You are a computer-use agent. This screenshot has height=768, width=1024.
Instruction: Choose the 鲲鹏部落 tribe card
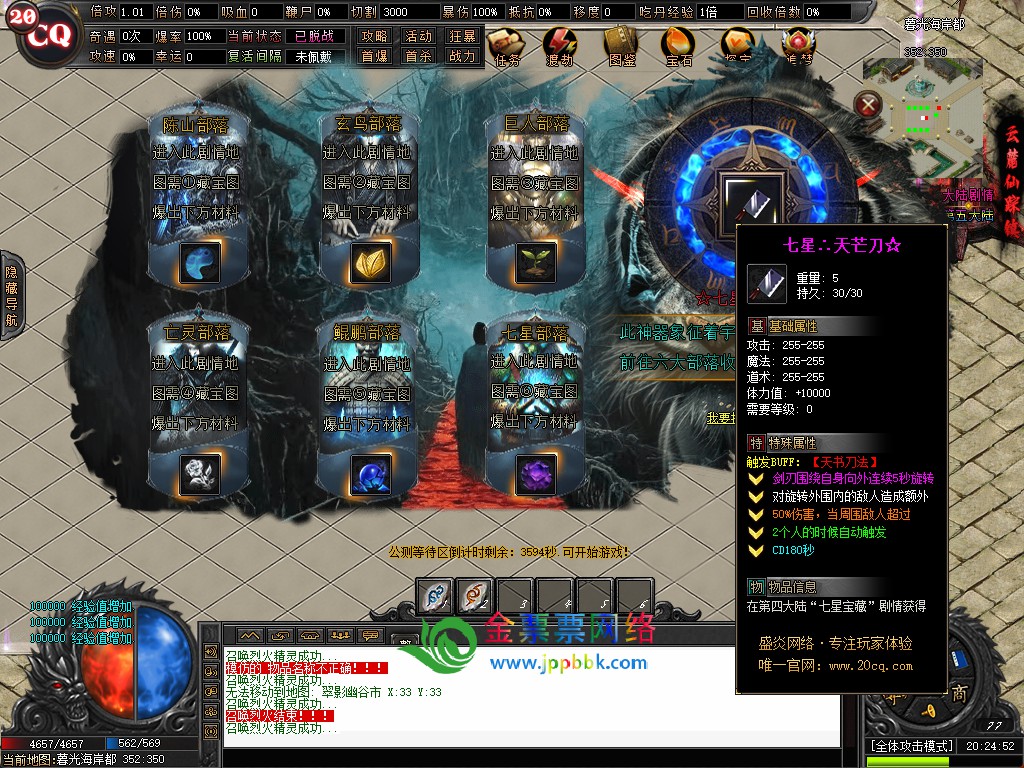[x=365, y=405]
